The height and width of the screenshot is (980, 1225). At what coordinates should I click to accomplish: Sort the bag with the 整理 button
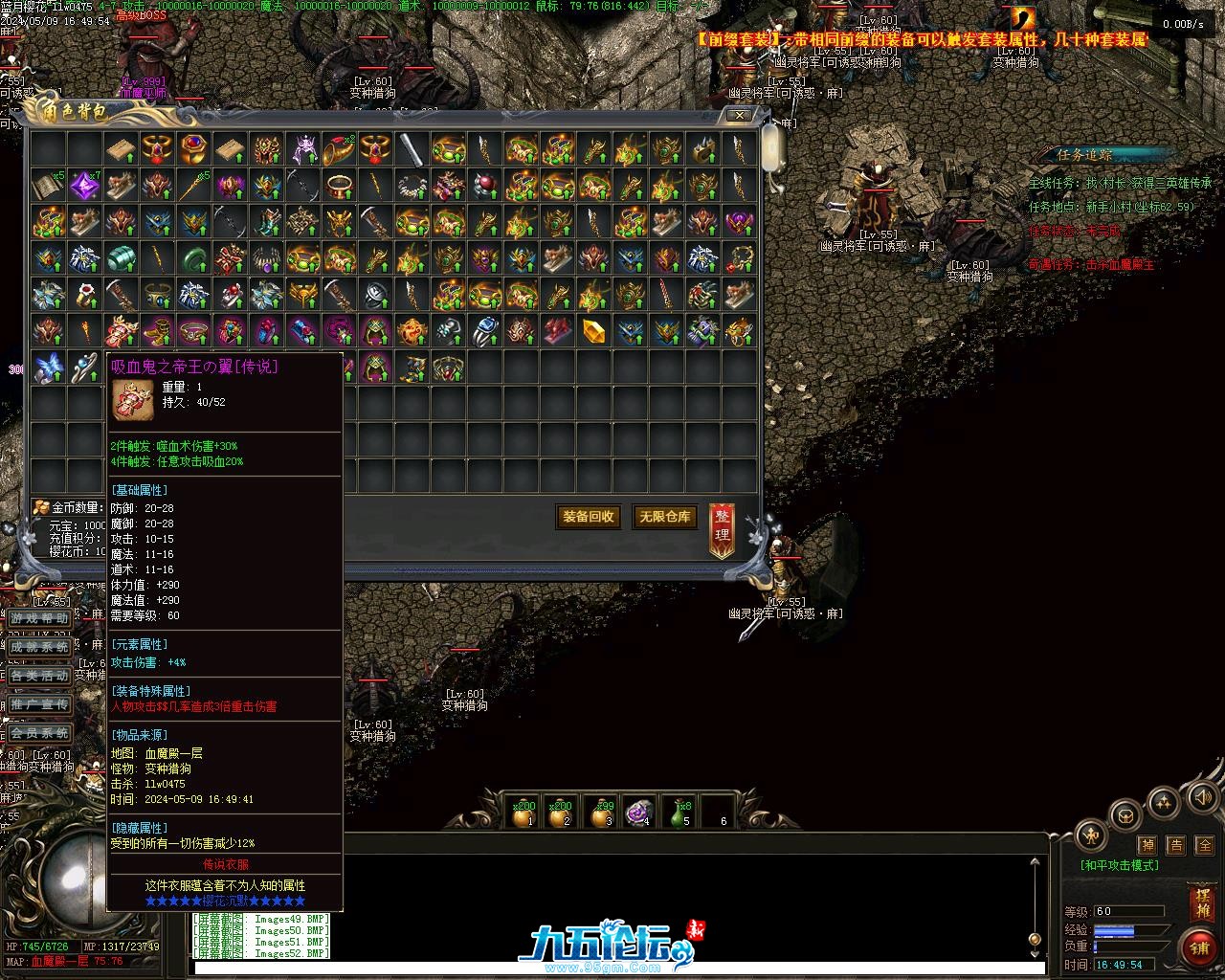(x=723, y=531)
